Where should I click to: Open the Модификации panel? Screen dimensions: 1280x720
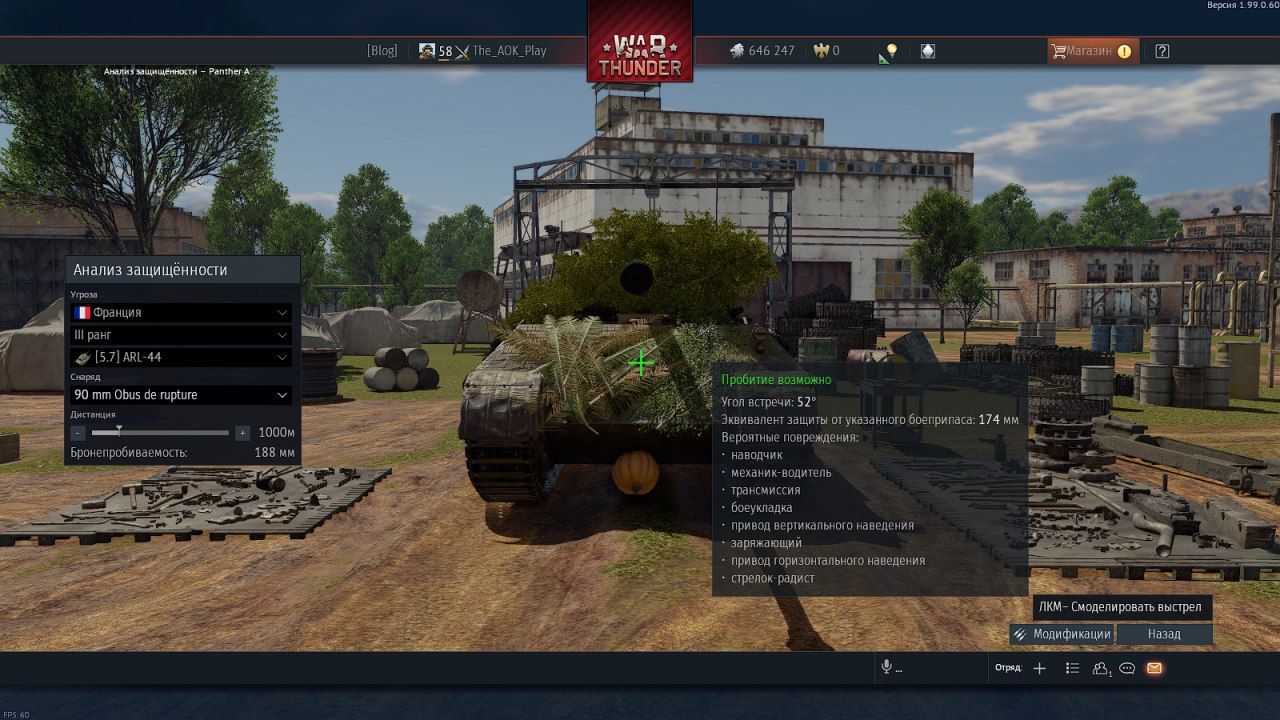(x=1061, y=634)
